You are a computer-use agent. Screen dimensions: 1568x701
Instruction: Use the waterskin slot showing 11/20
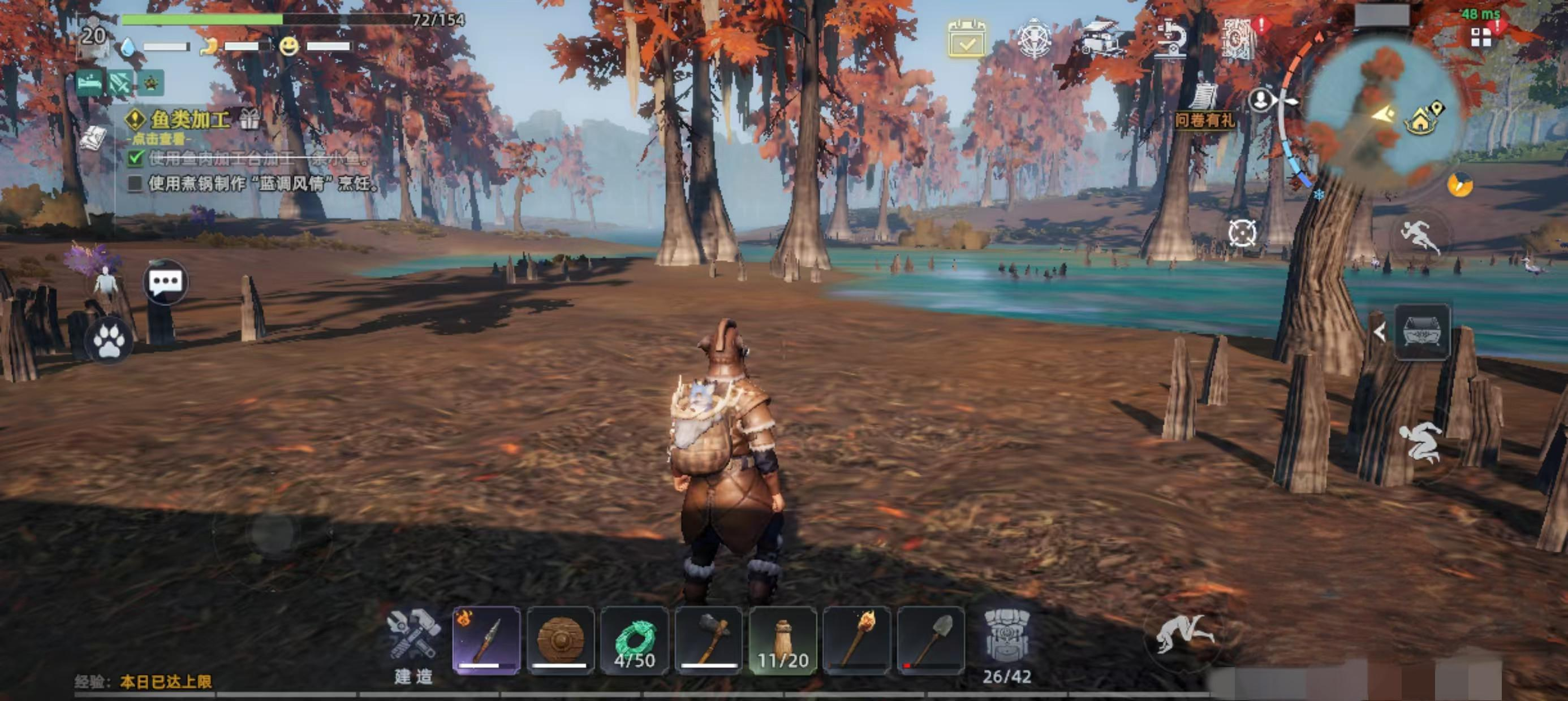tap(783, 640)
